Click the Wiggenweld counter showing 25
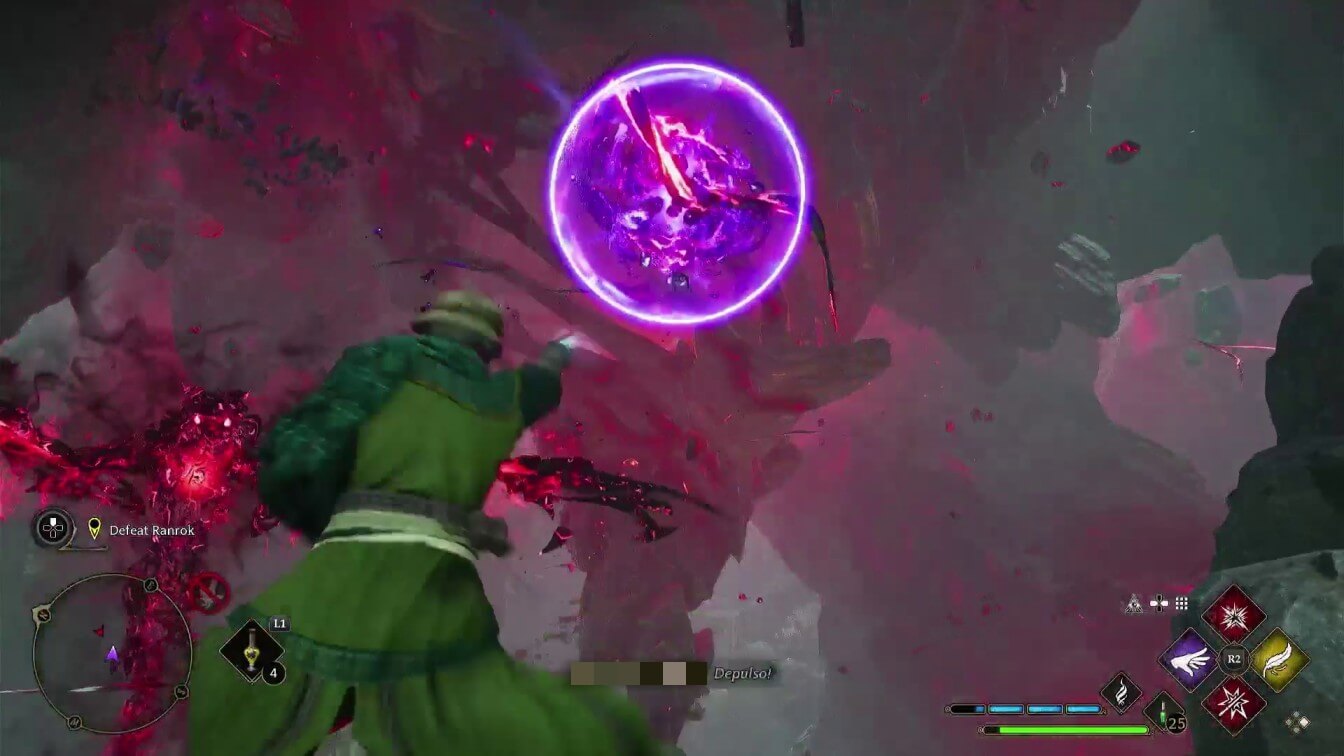The image size is (1344, 756). point(1177,723)
